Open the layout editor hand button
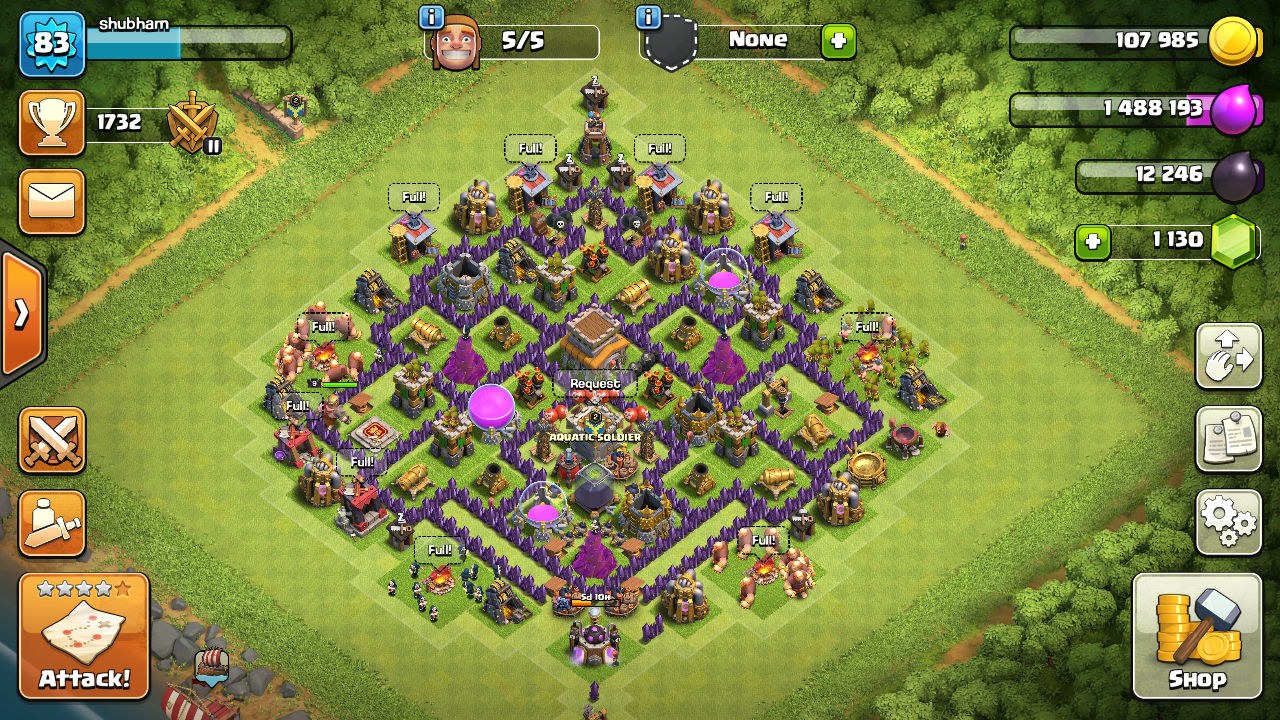This screenshot has height=720, width=1280. tap(1228, 356)
